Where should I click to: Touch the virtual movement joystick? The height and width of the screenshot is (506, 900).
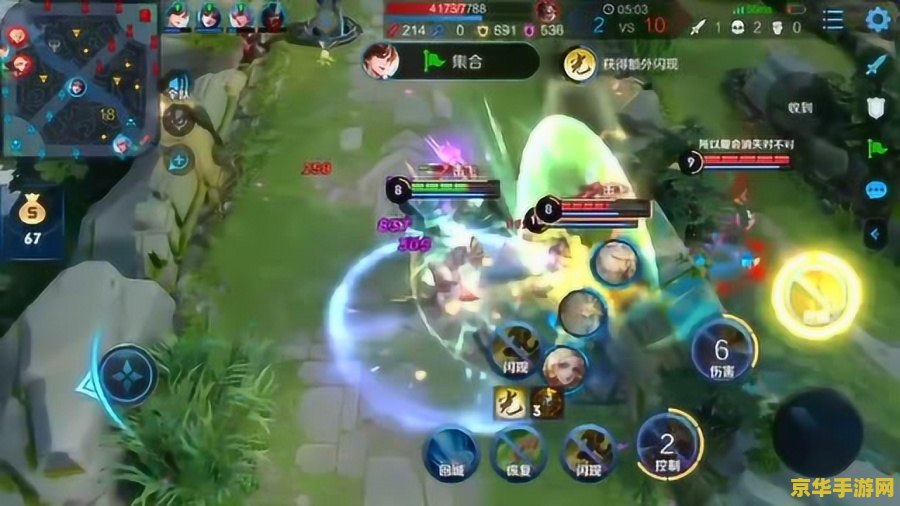[x=126, y=377]
